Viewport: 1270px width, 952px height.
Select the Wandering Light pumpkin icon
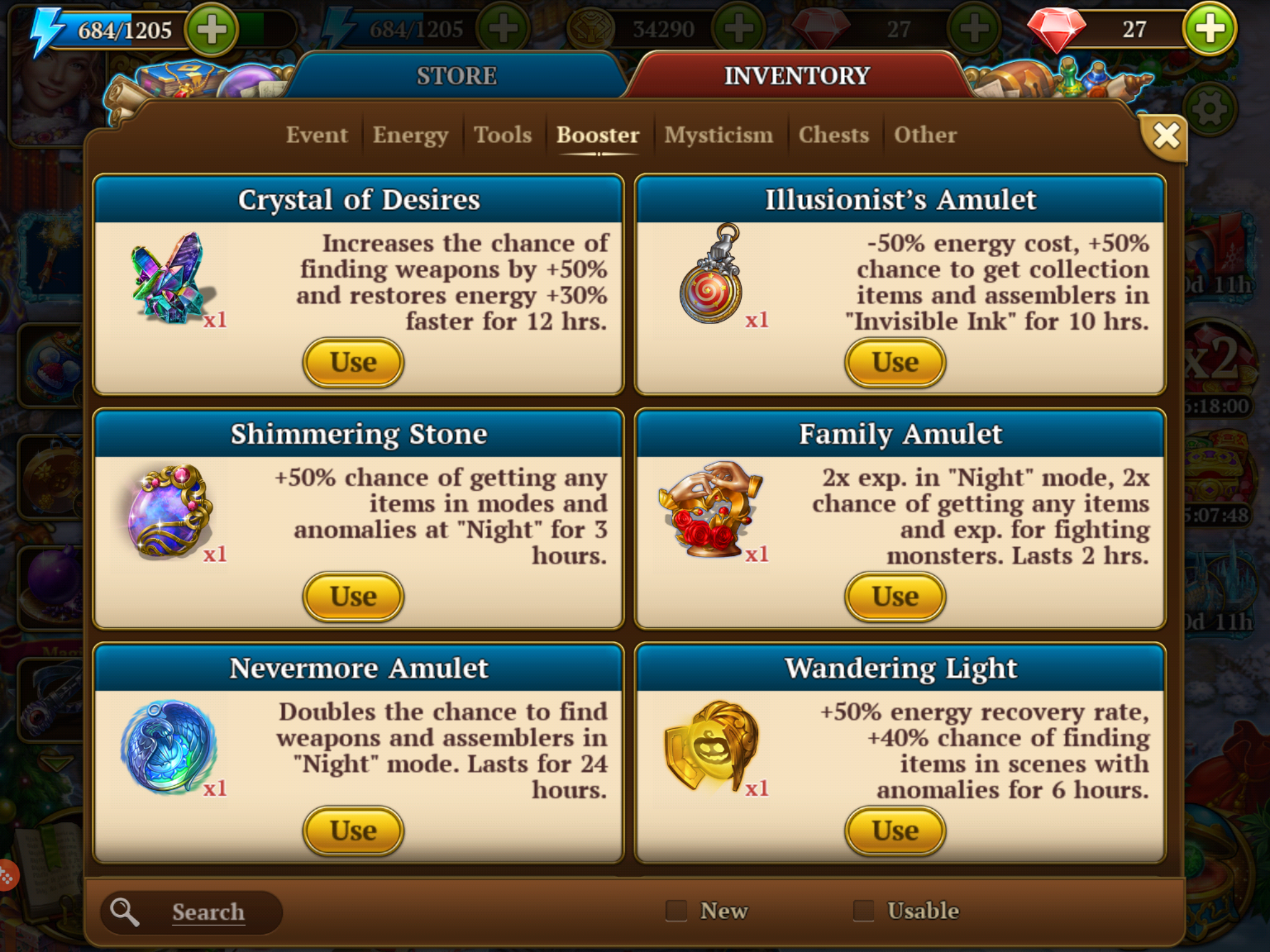point(711,747)
